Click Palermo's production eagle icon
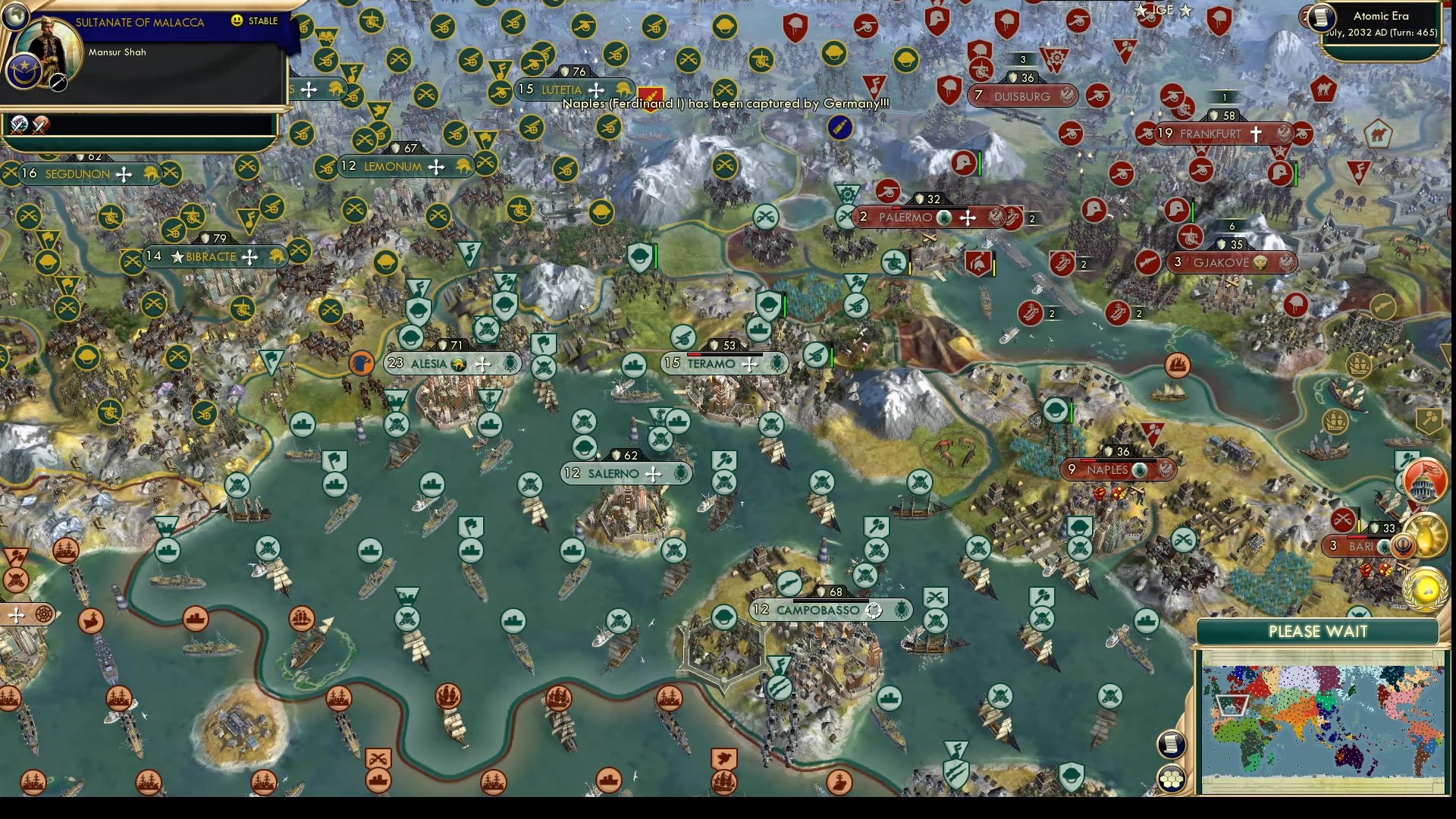 coord(996,217)
